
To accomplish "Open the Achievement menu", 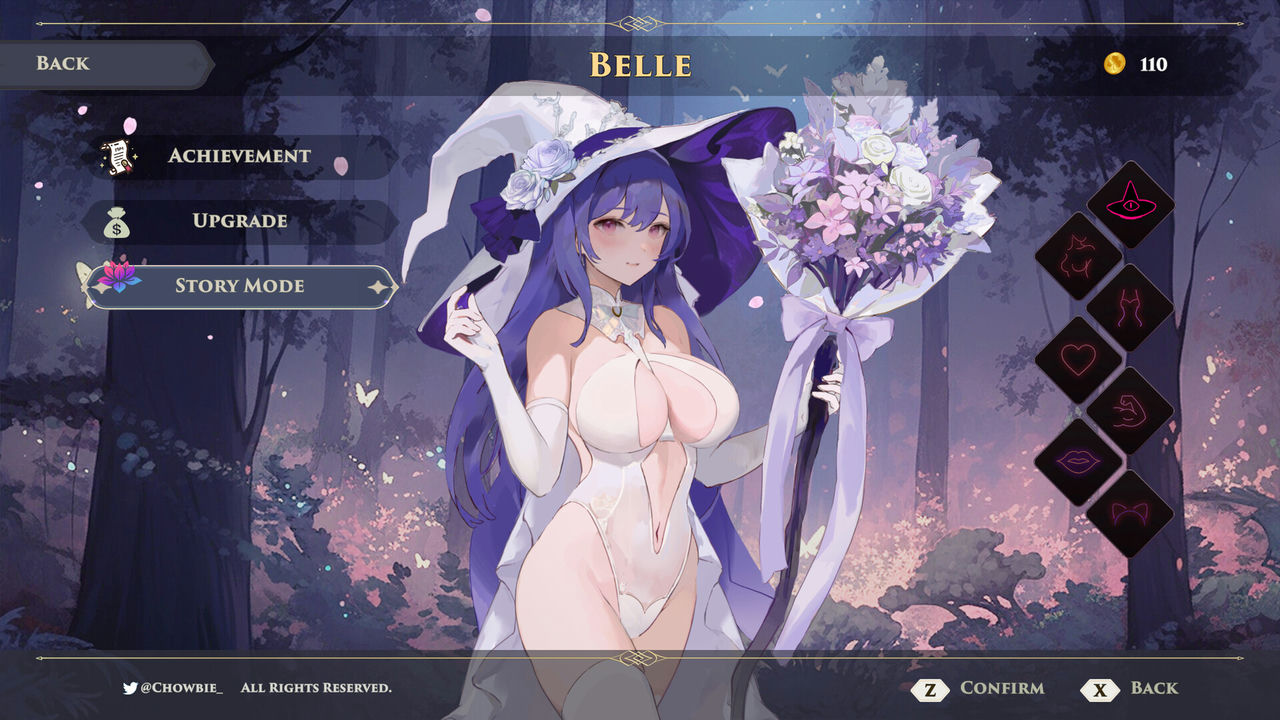I will pyautogui.click(x=239, y=155).
